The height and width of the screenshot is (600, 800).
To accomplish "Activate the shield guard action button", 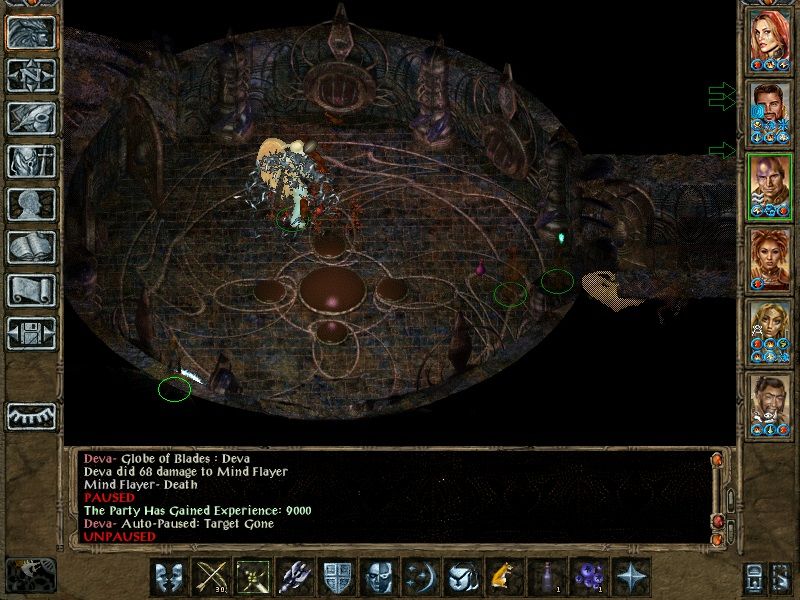I will pyautogui.click(x=337, y=577).
